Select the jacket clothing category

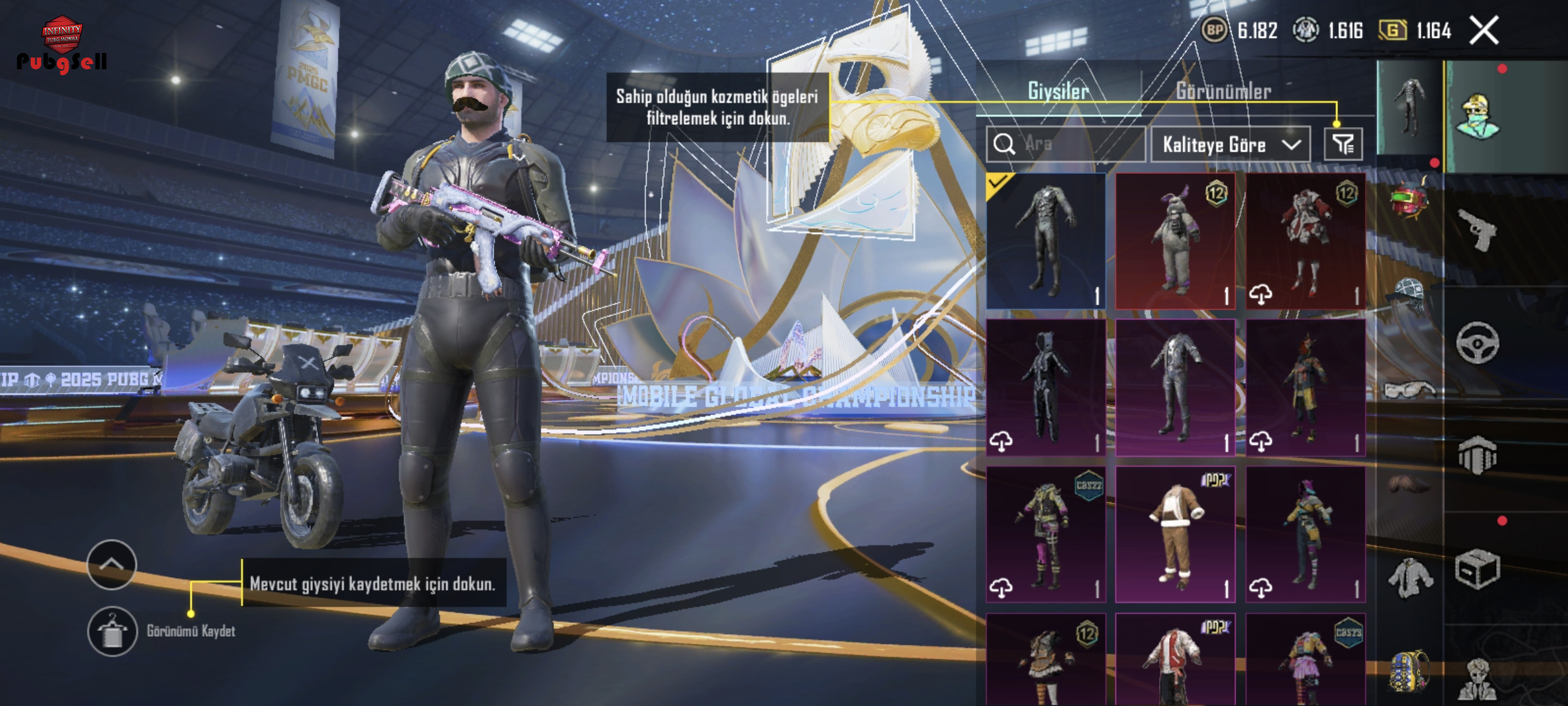[x=1409, y=578]
